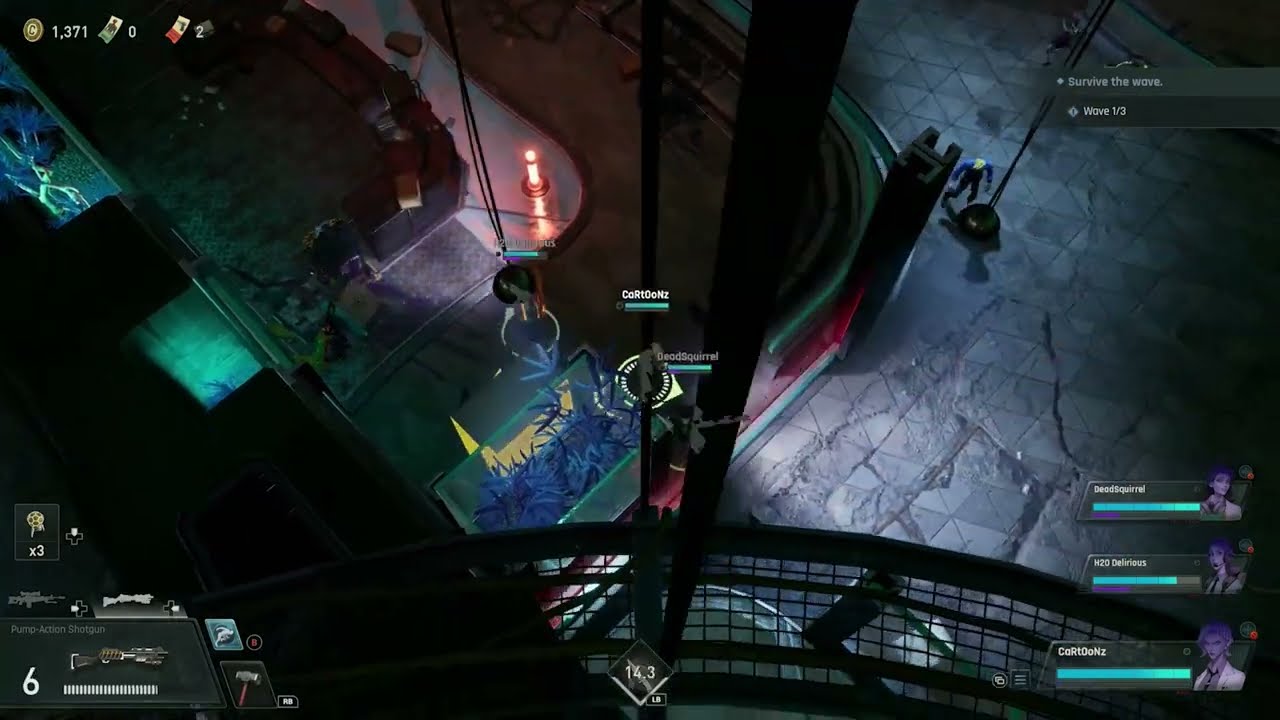This screenshot has height=720, width=1280.
Task: Click the green character card icon
Action: (x=107, y=31)
